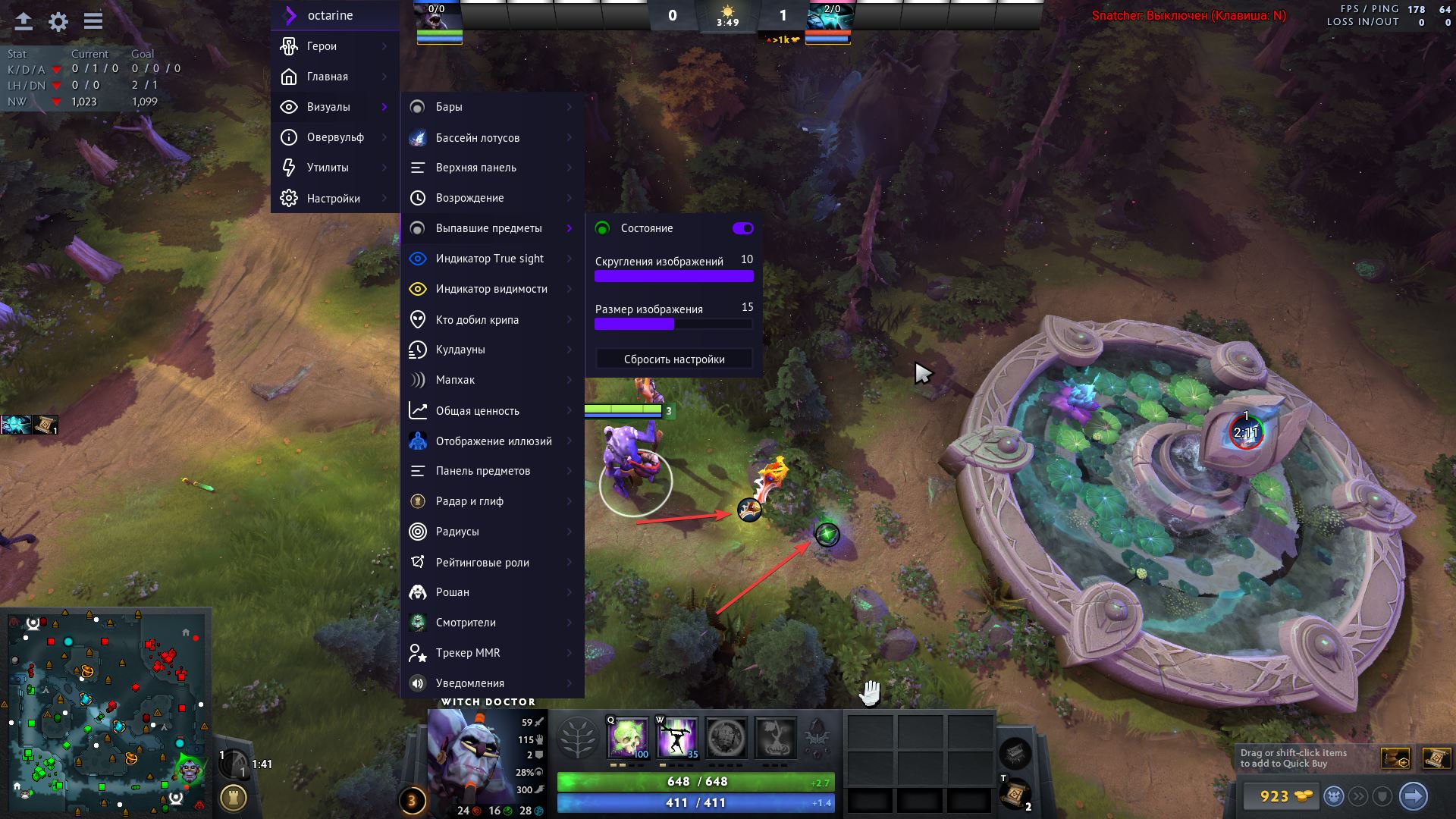The image size is (1456, 819).
Task: Open the Бассейн лотусов submenu
Action: (x=491, y=138)
